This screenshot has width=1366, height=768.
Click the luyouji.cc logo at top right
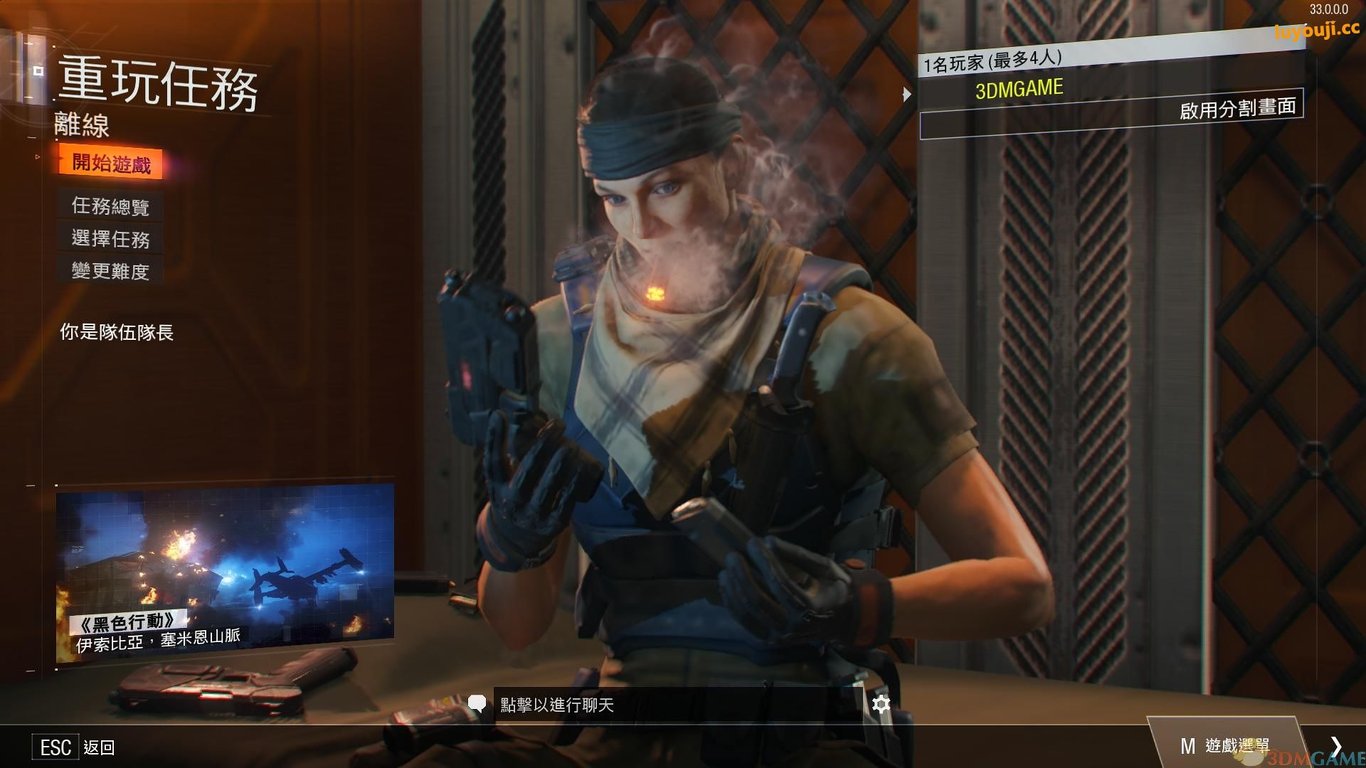(1316, 30)
